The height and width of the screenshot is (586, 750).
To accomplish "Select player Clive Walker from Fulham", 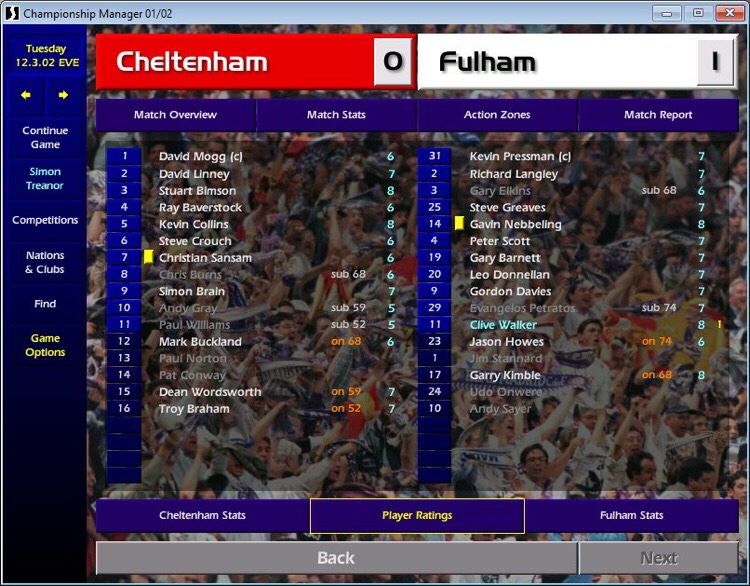I will pyautogui.click(x=503, y=325).
